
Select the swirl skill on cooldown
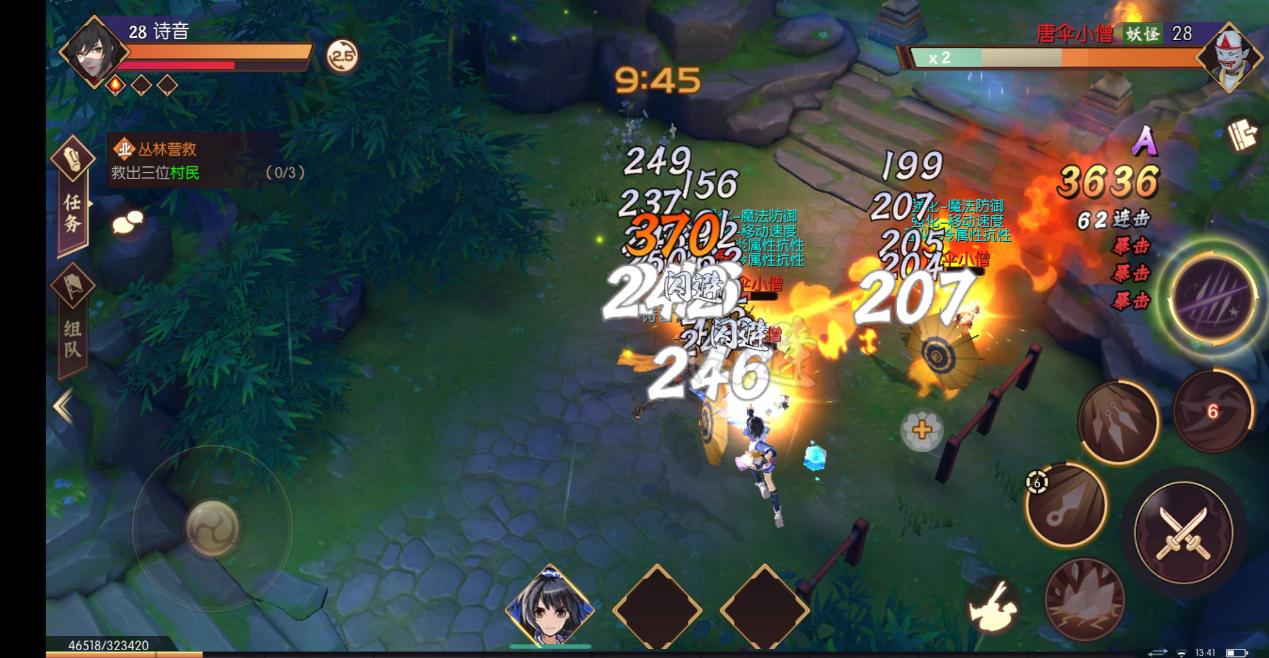[1211, 410]
